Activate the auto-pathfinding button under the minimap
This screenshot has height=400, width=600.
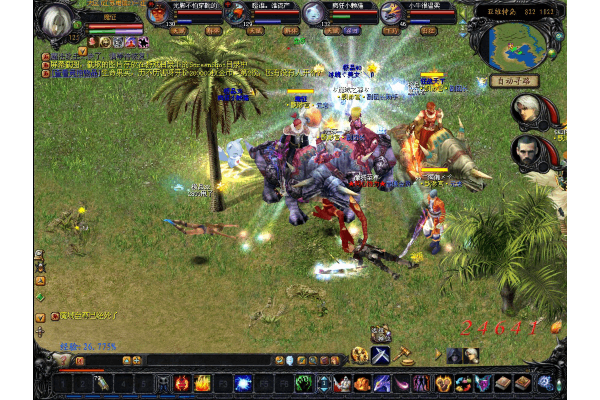515,81
